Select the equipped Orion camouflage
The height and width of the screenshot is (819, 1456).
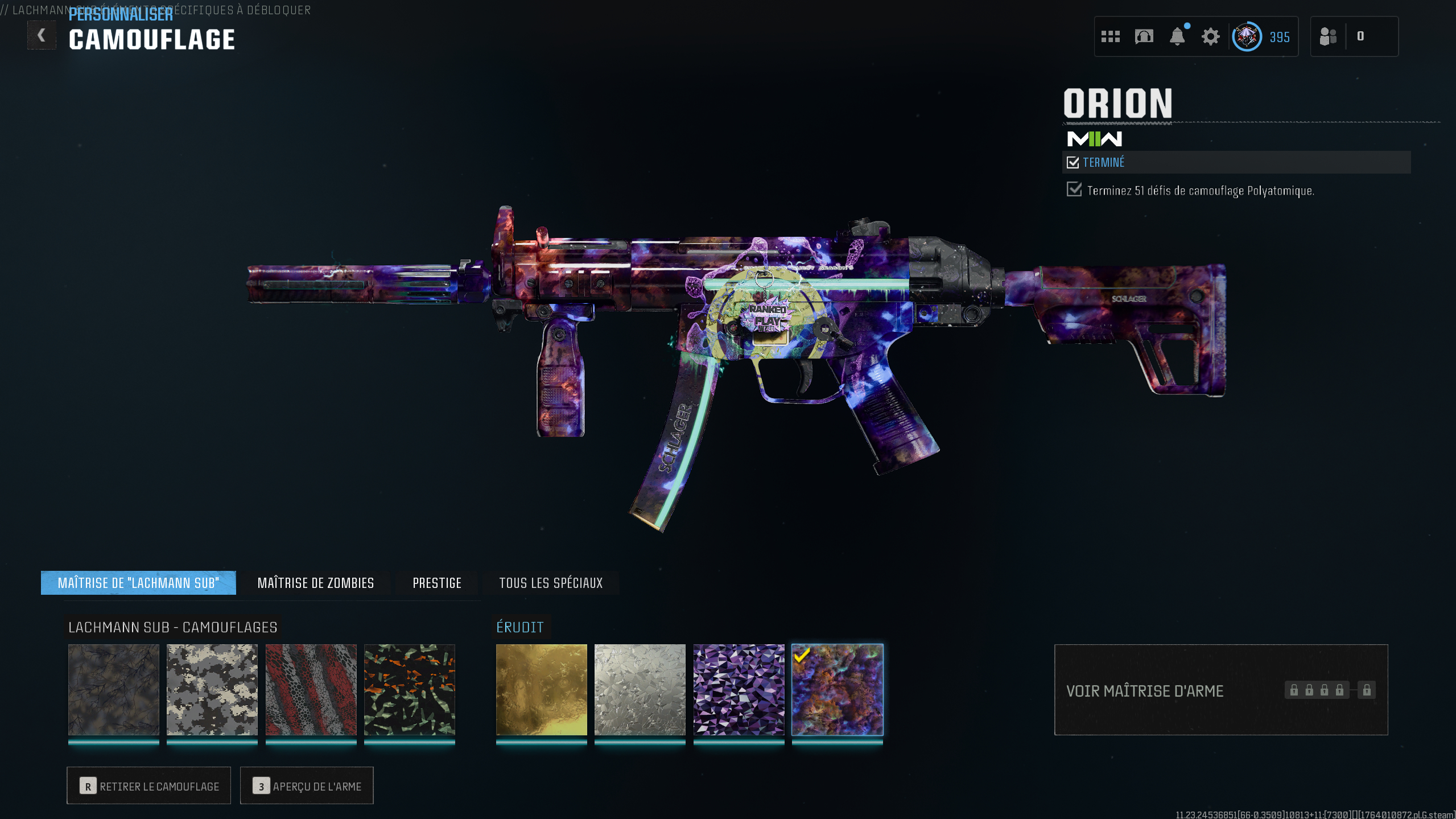(x=837, y=689)
